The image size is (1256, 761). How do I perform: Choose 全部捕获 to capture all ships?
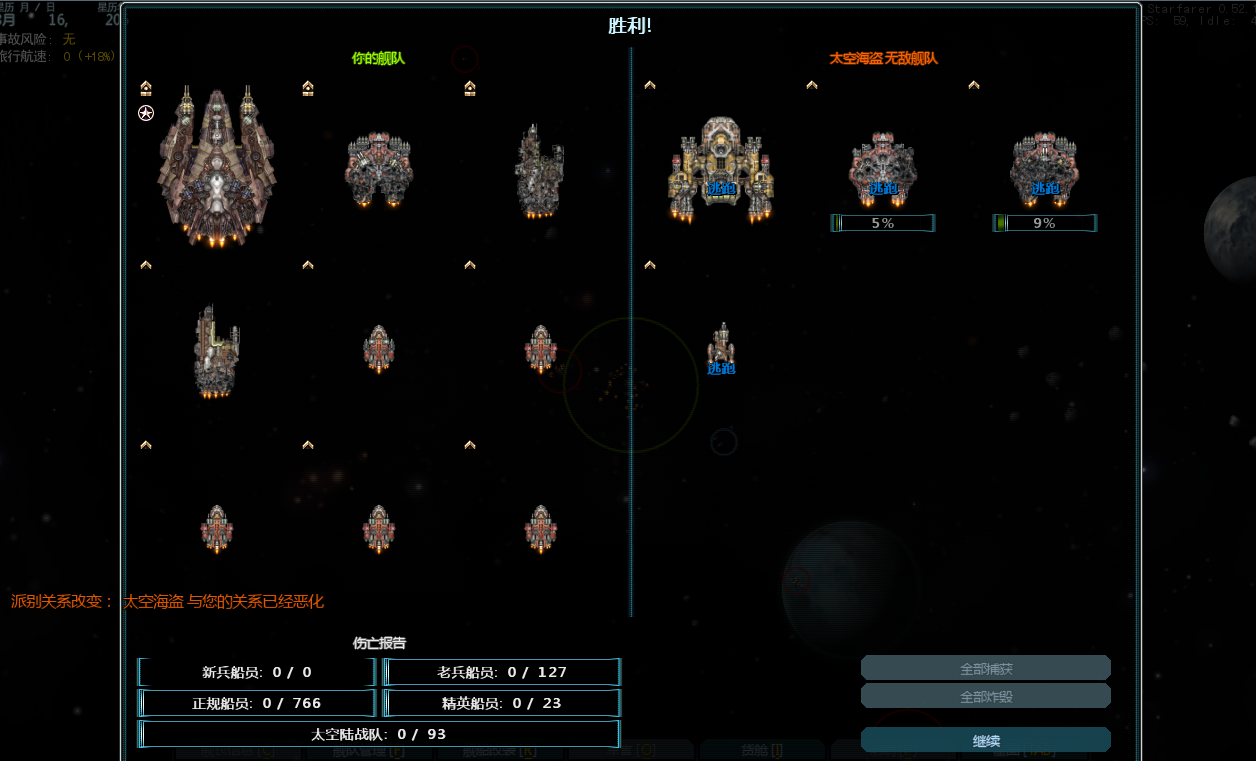tap(985, 668)
